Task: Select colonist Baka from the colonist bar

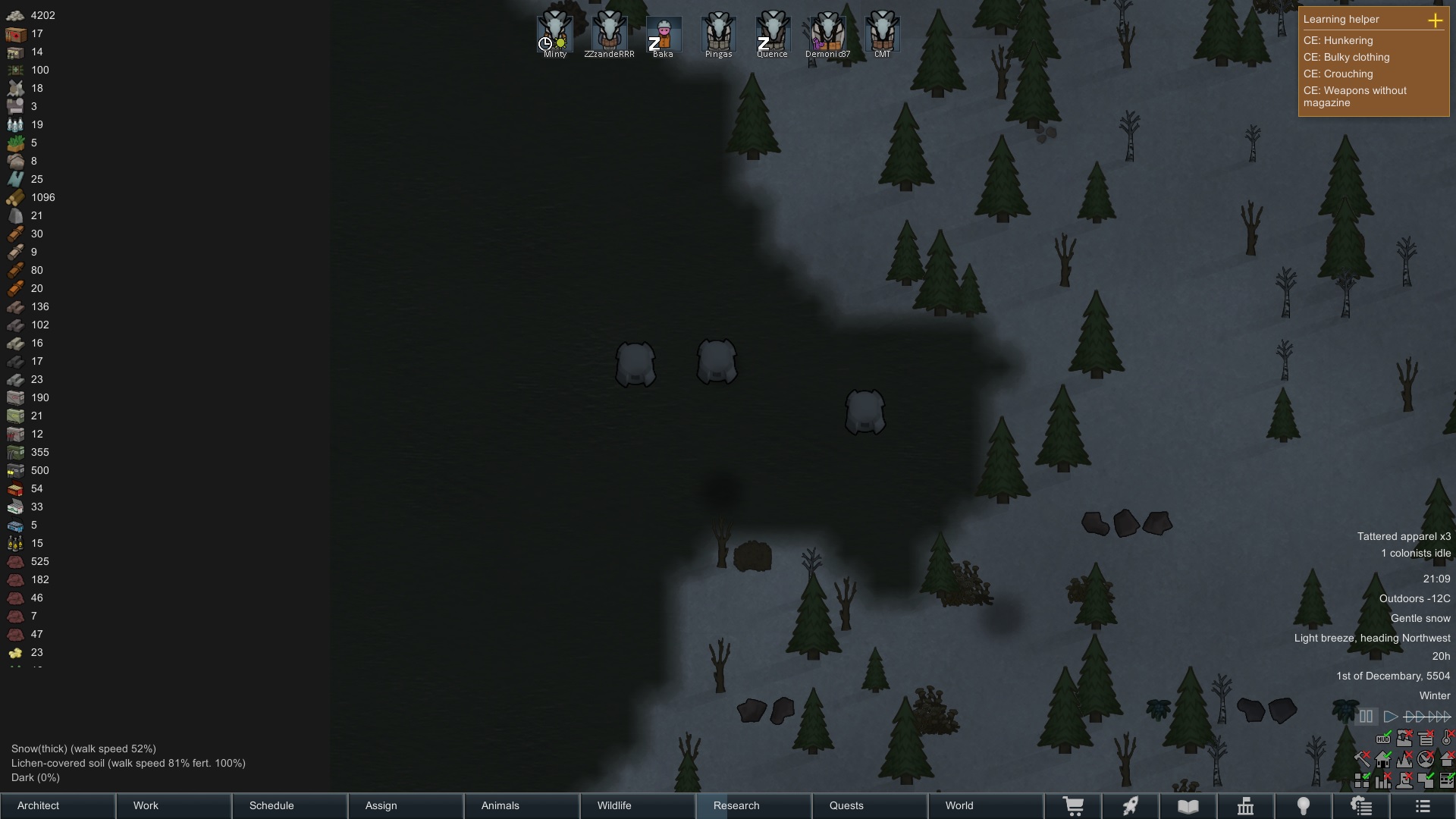Action: (663, 34)
